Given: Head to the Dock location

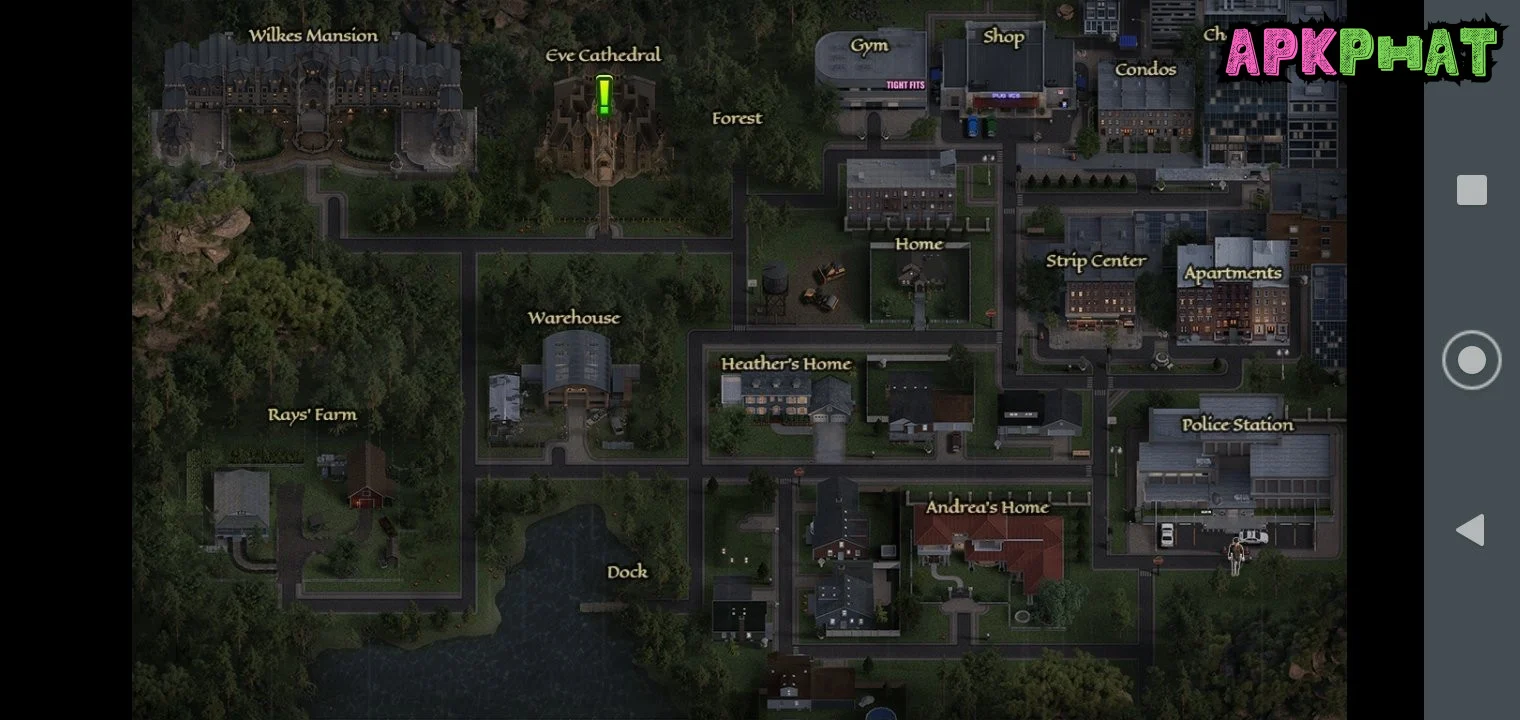Looking at the screenshot, I should 627,572.
